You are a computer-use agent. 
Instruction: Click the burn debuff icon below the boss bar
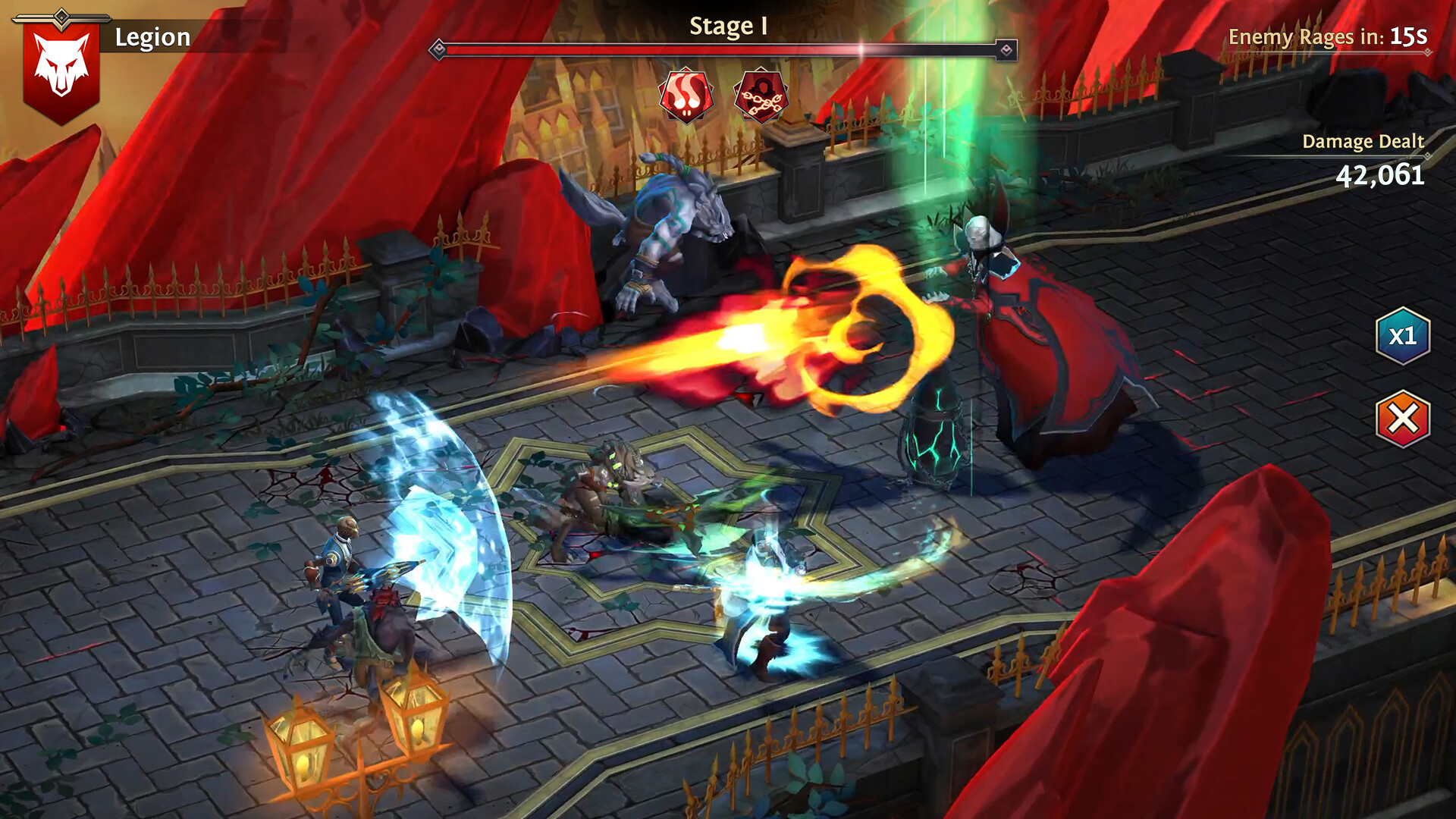pyautogui.click(x=686, y=95)
